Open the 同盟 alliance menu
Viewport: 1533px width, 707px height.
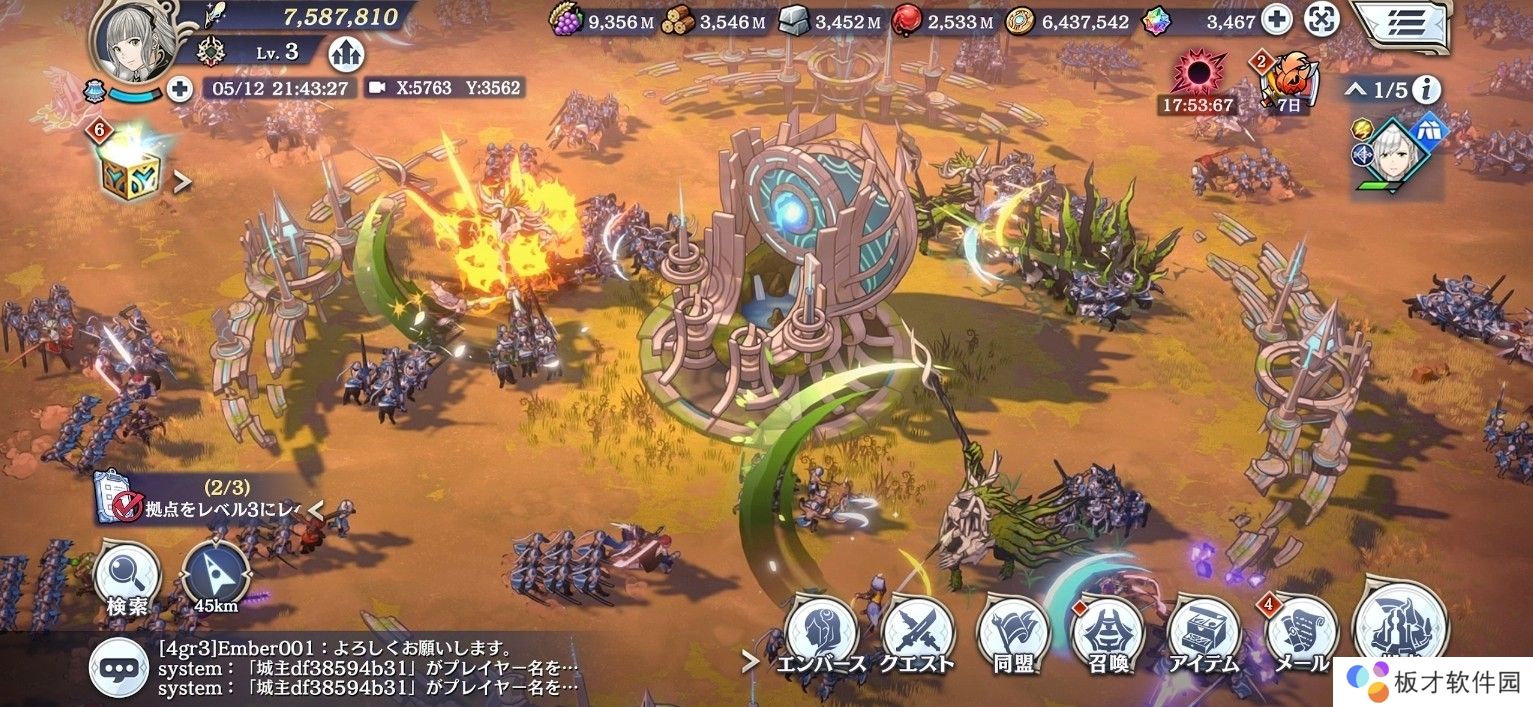pos(1012,635)
